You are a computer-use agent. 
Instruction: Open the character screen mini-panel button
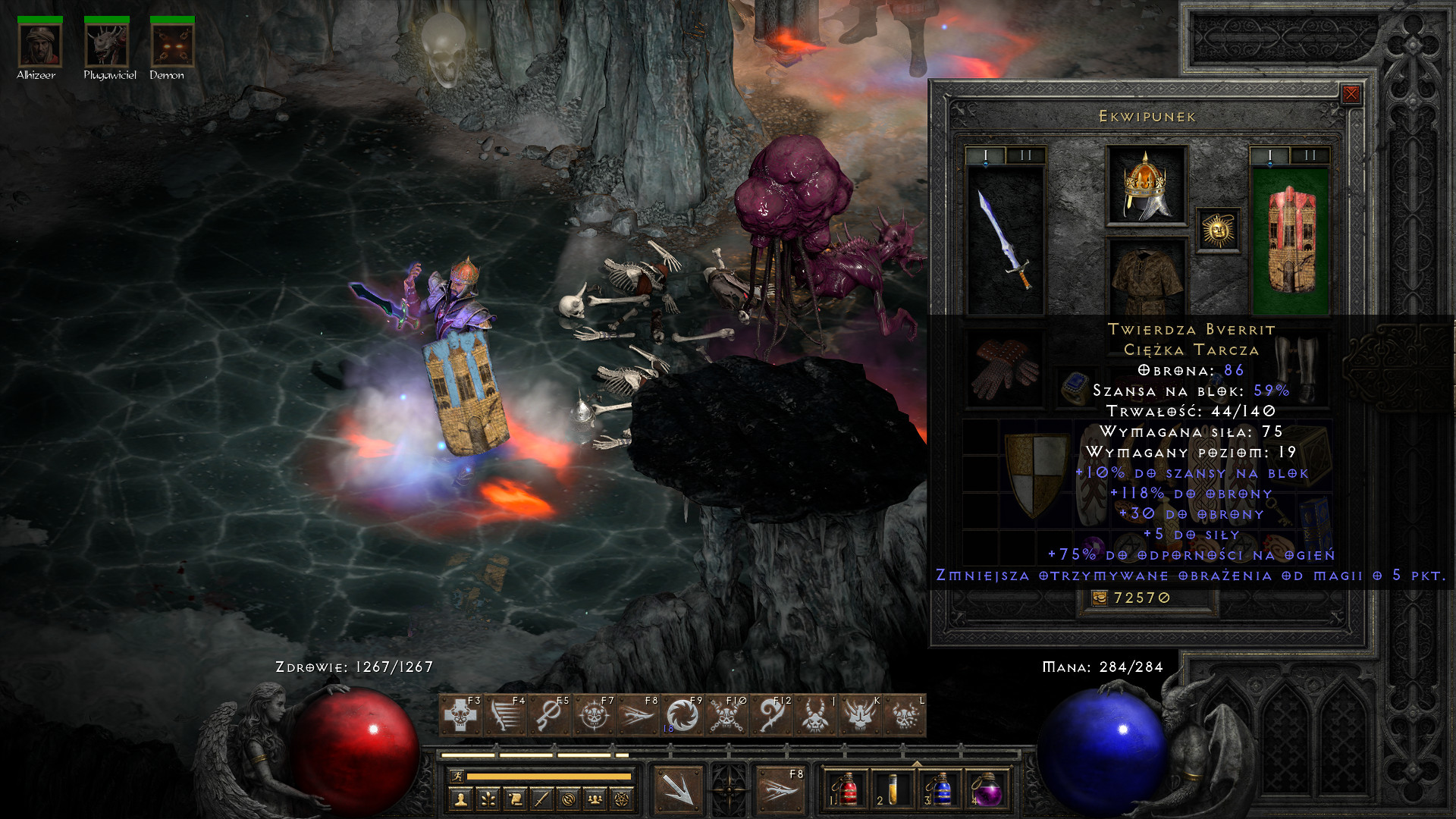coord(460,799)
